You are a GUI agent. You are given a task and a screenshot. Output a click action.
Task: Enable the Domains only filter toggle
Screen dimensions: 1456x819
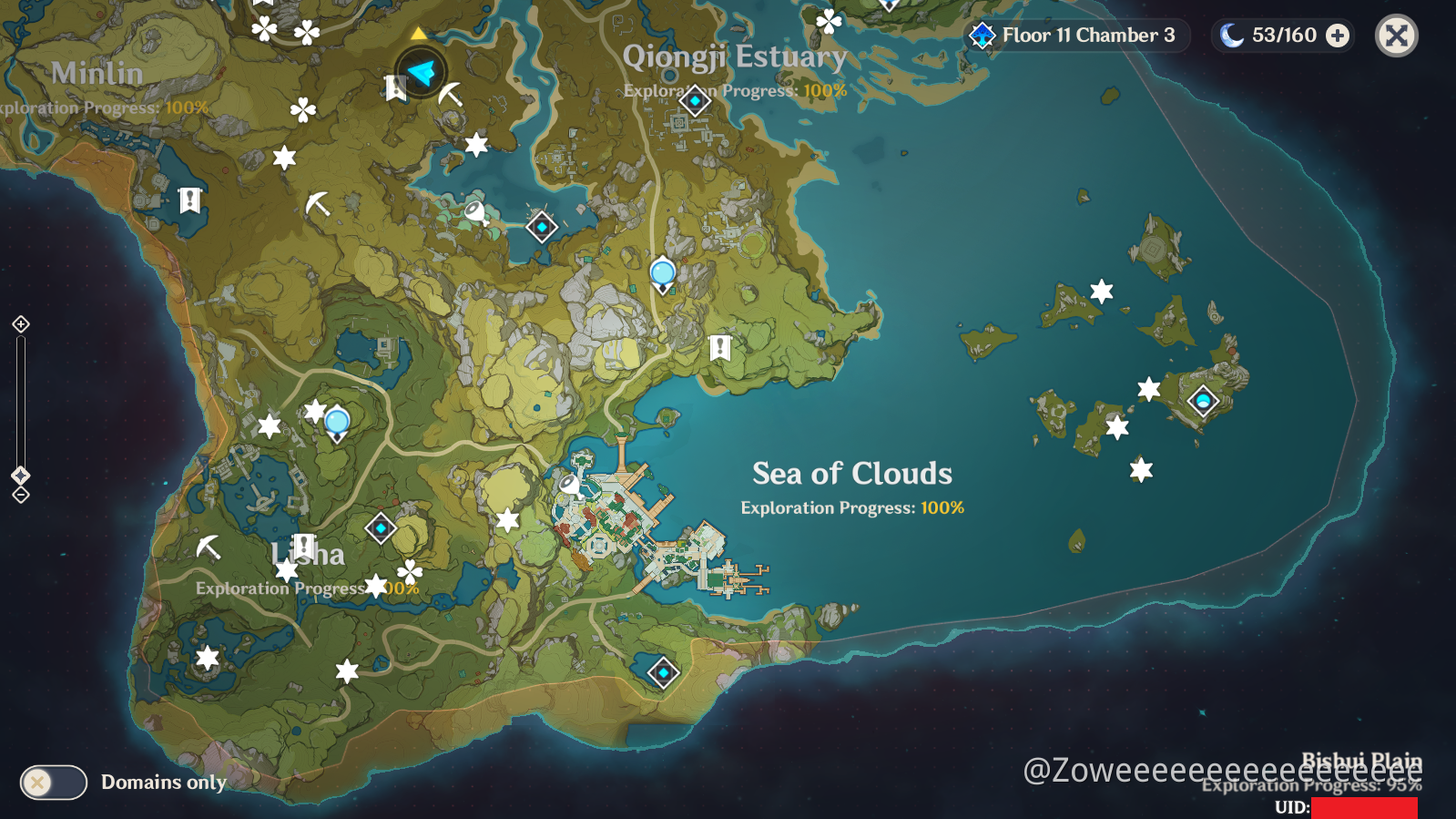[53, 782]
